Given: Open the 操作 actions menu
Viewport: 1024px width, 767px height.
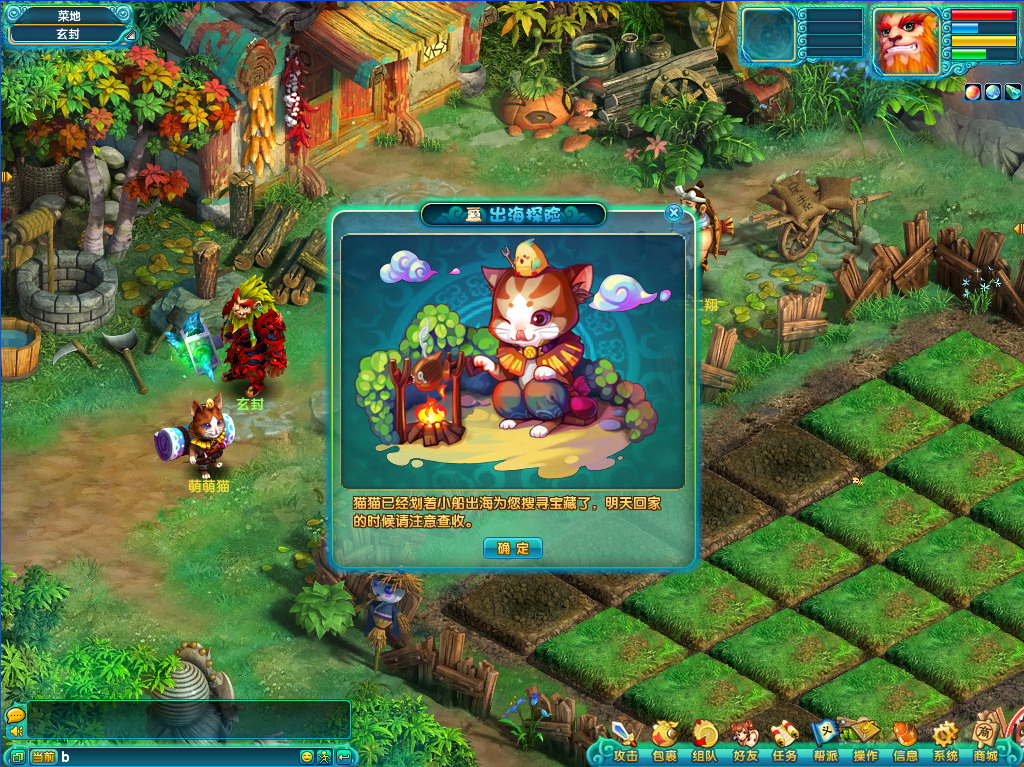Looking at the screenshot, I should pos(865,740).
